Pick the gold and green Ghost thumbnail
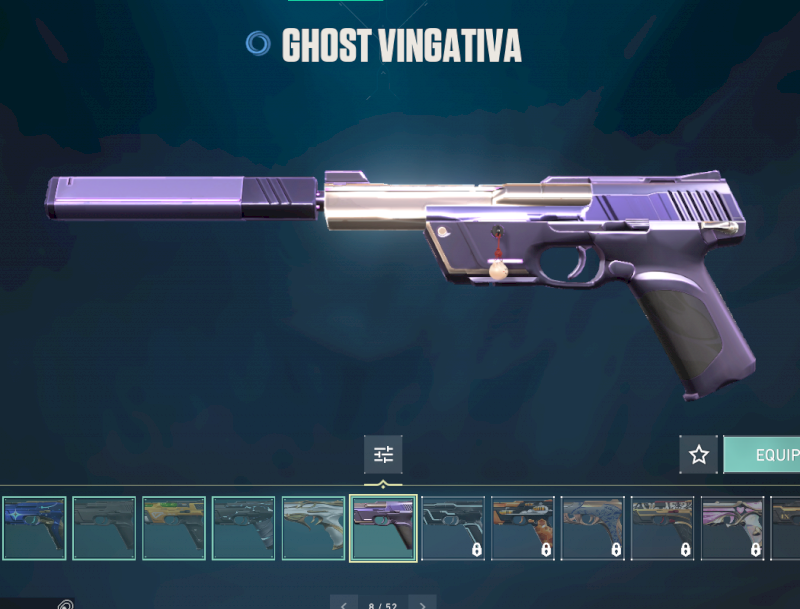800x609 pixels. 173,528
